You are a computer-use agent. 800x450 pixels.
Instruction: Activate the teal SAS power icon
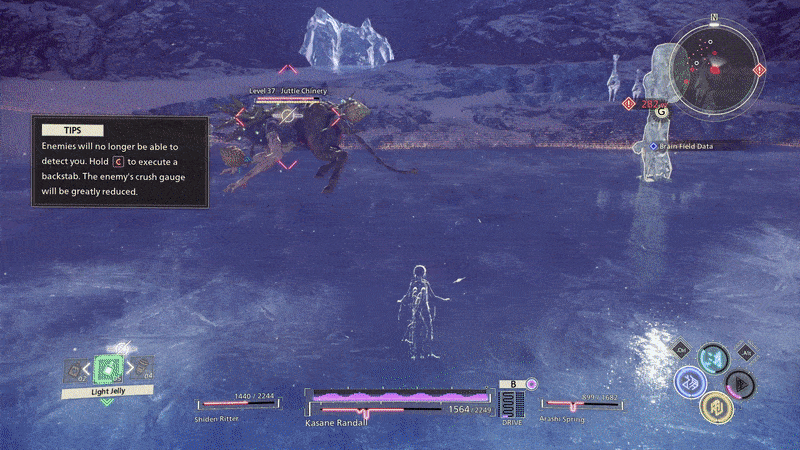(x=713, y=359)
